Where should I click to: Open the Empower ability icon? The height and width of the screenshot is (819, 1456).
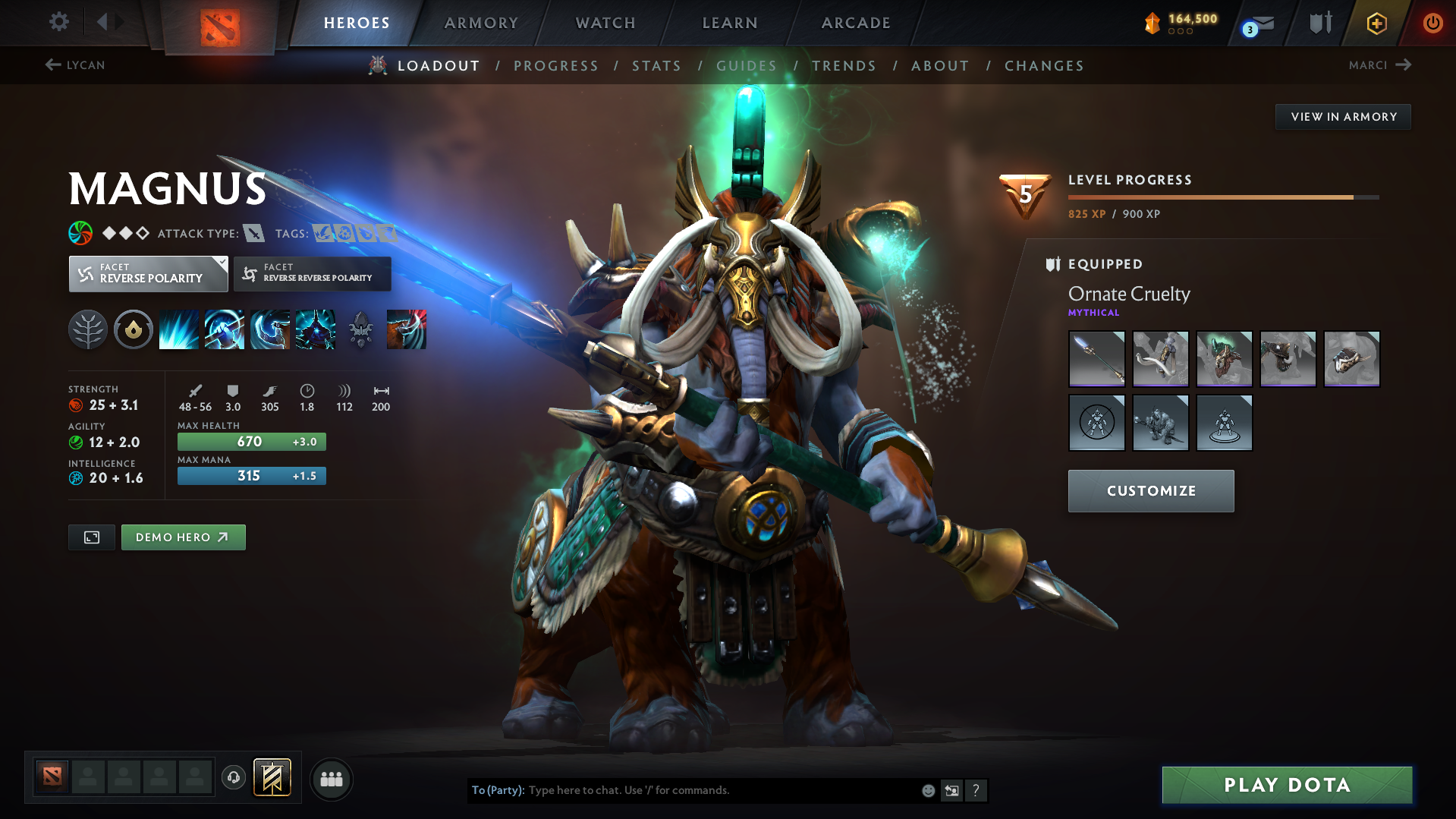(x=224, y=329)
